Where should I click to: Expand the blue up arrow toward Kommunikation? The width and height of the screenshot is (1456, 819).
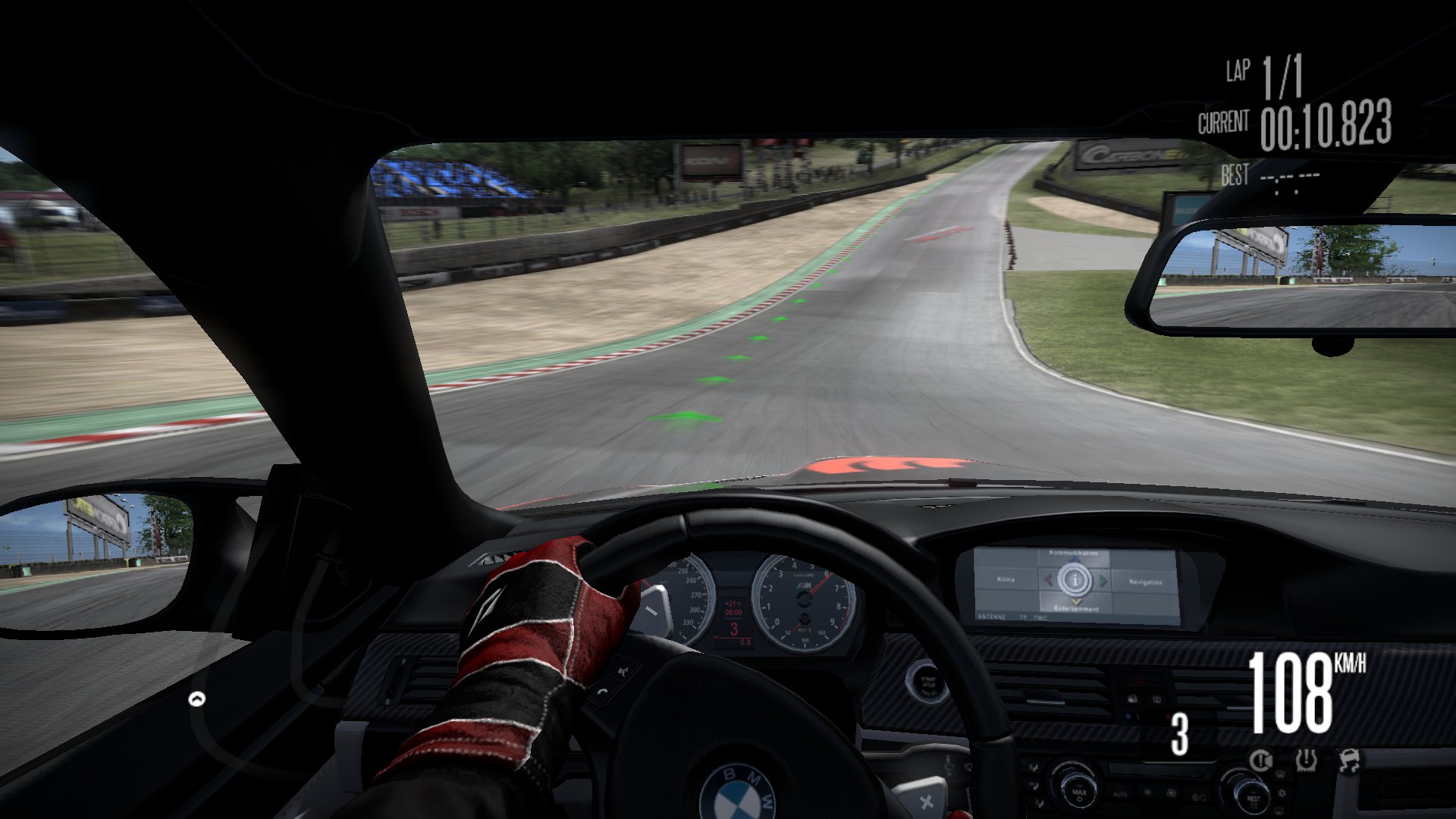pyautogui.click(x=1073, y=559)
